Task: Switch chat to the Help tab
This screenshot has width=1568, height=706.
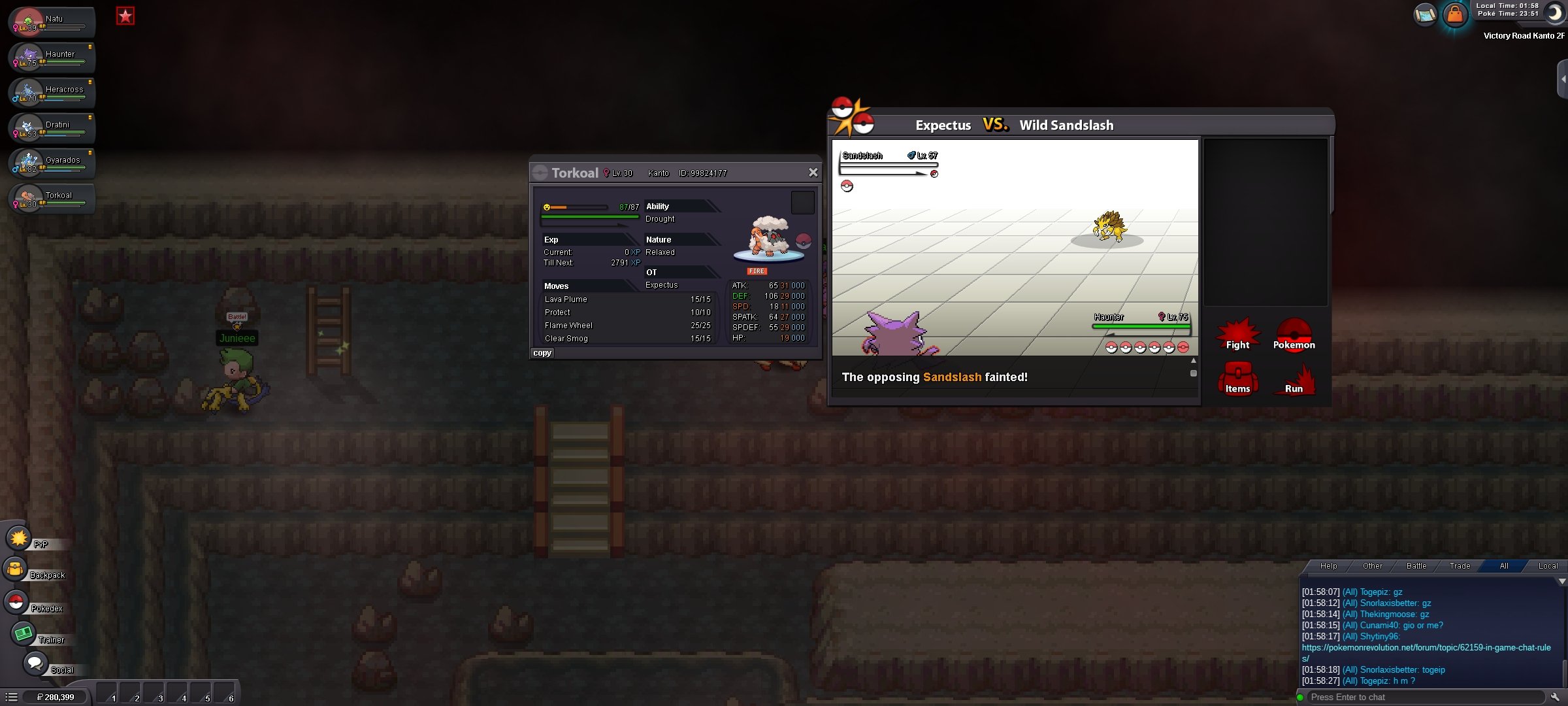Action: point(1328,566)
